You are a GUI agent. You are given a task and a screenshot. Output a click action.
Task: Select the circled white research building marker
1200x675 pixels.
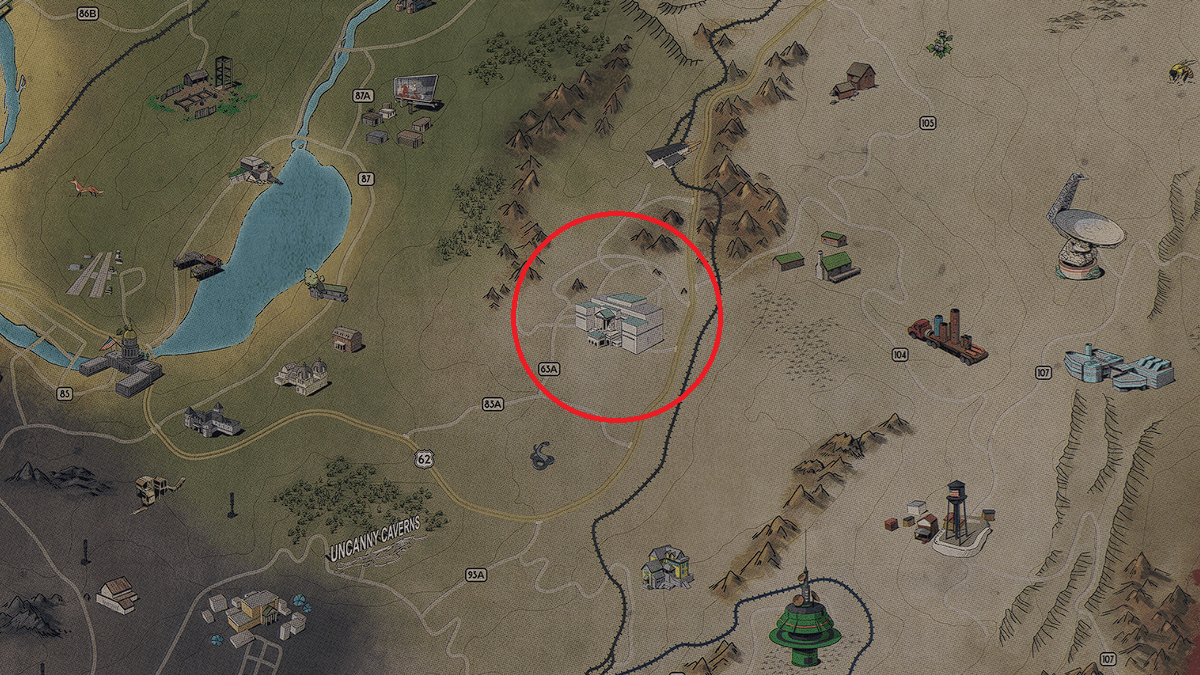620,322
